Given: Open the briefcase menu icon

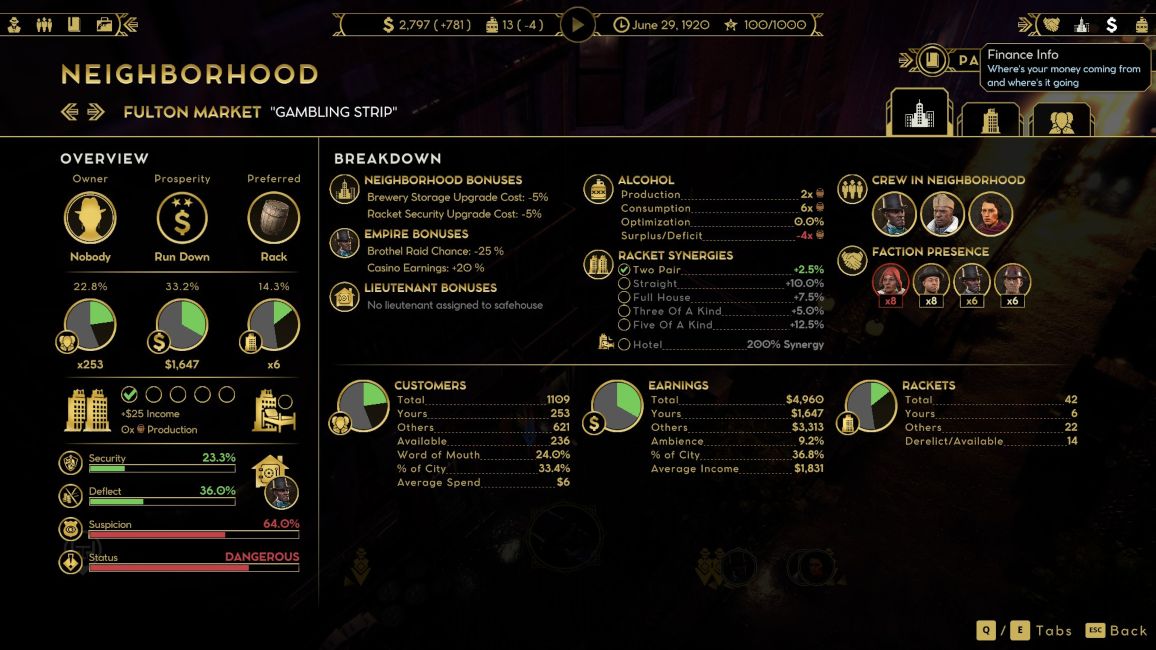Looking at the screenshot, I should pos(104,24).
